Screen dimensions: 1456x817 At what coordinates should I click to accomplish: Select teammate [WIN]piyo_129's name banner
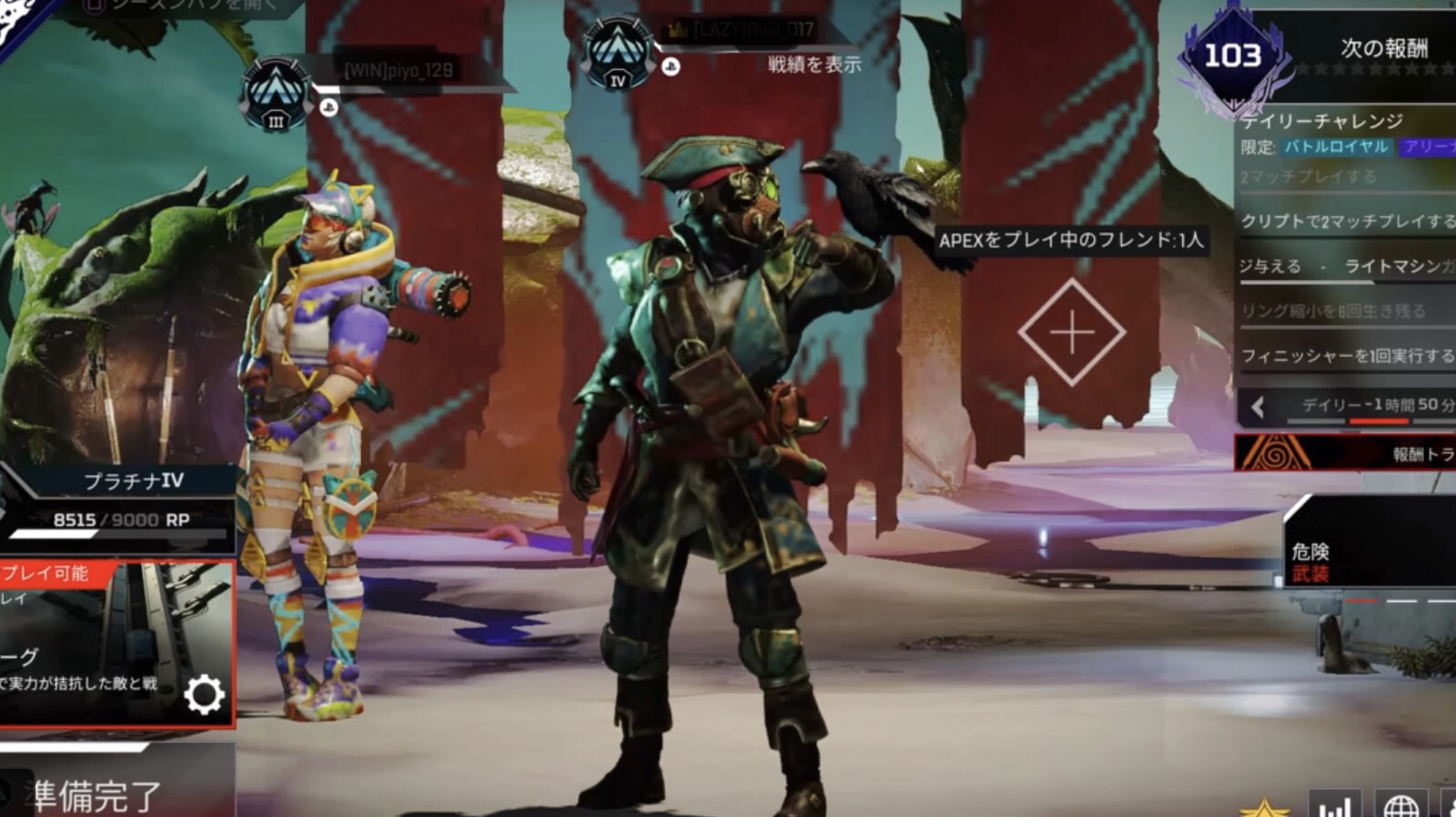398,71
